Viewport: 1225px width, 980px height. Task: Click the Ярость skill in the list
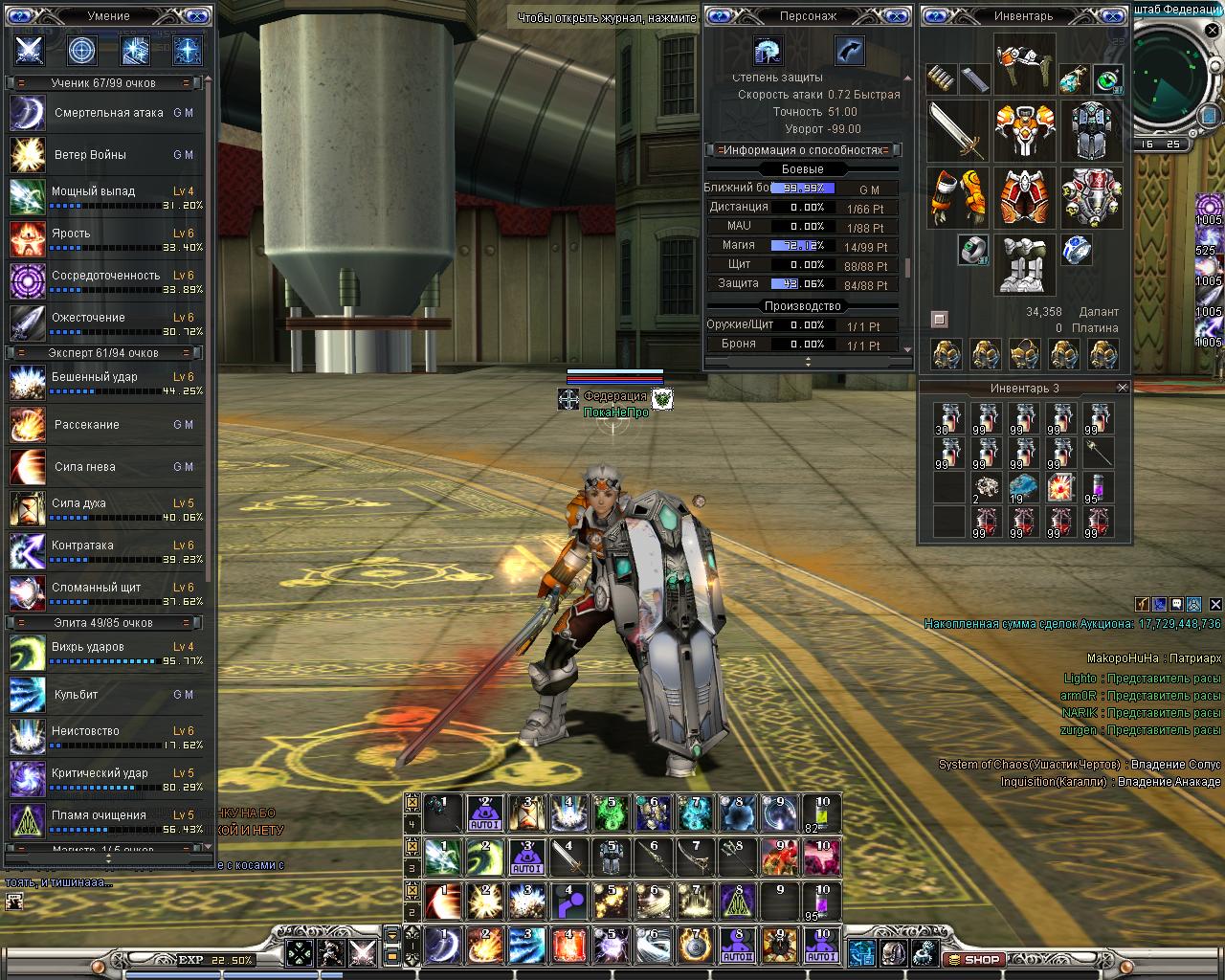pos(71,234)
